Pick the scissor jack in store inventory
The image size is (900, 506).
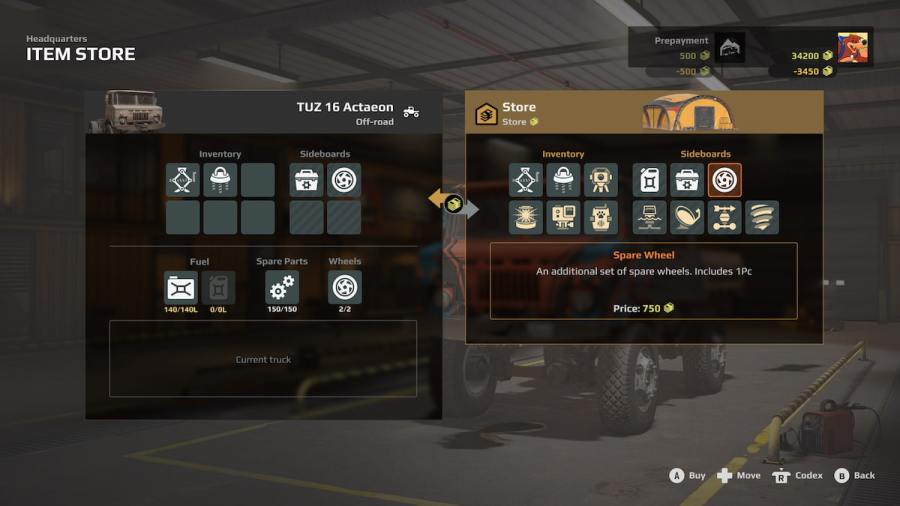tap(526, 180)
